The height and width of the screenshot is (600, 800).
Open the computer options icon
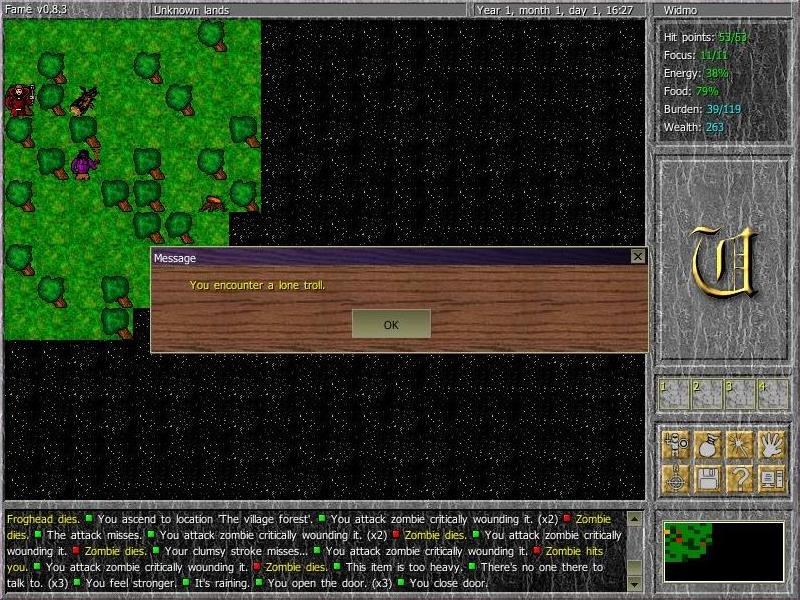[x=772, y=478]
